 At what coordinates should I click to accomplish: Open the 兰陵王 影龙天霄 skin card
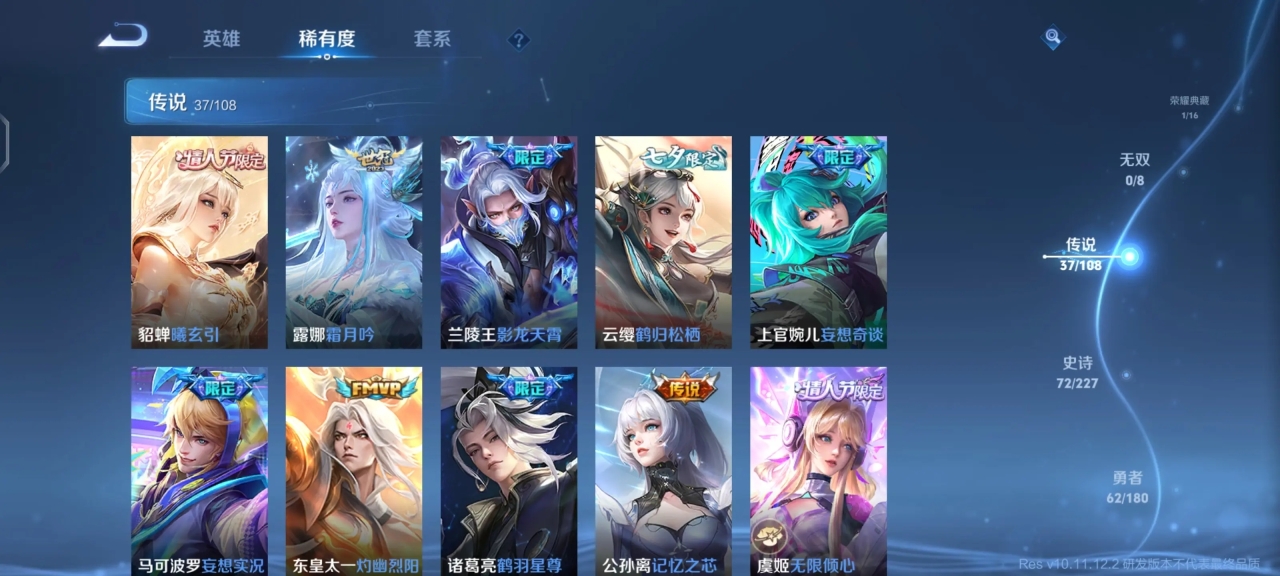[x=509, y=242]
